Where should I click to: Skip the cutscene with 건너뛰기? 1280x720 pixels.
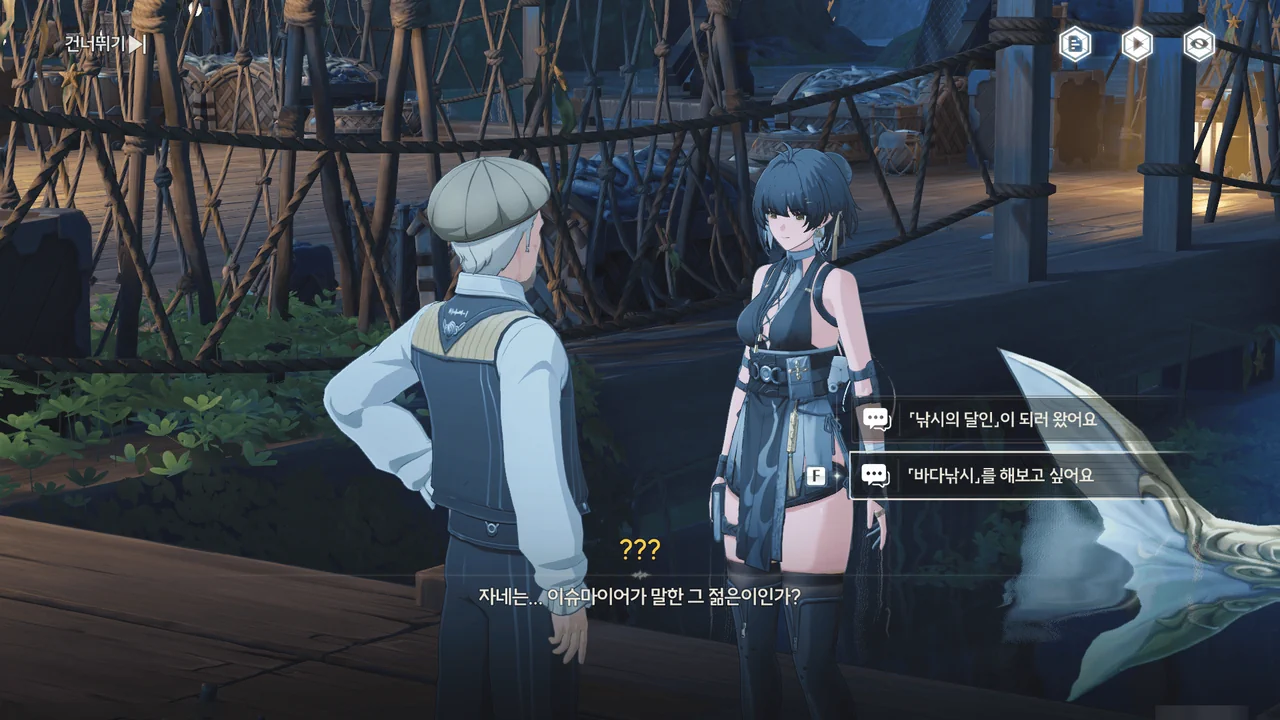[x=105, y=43]
